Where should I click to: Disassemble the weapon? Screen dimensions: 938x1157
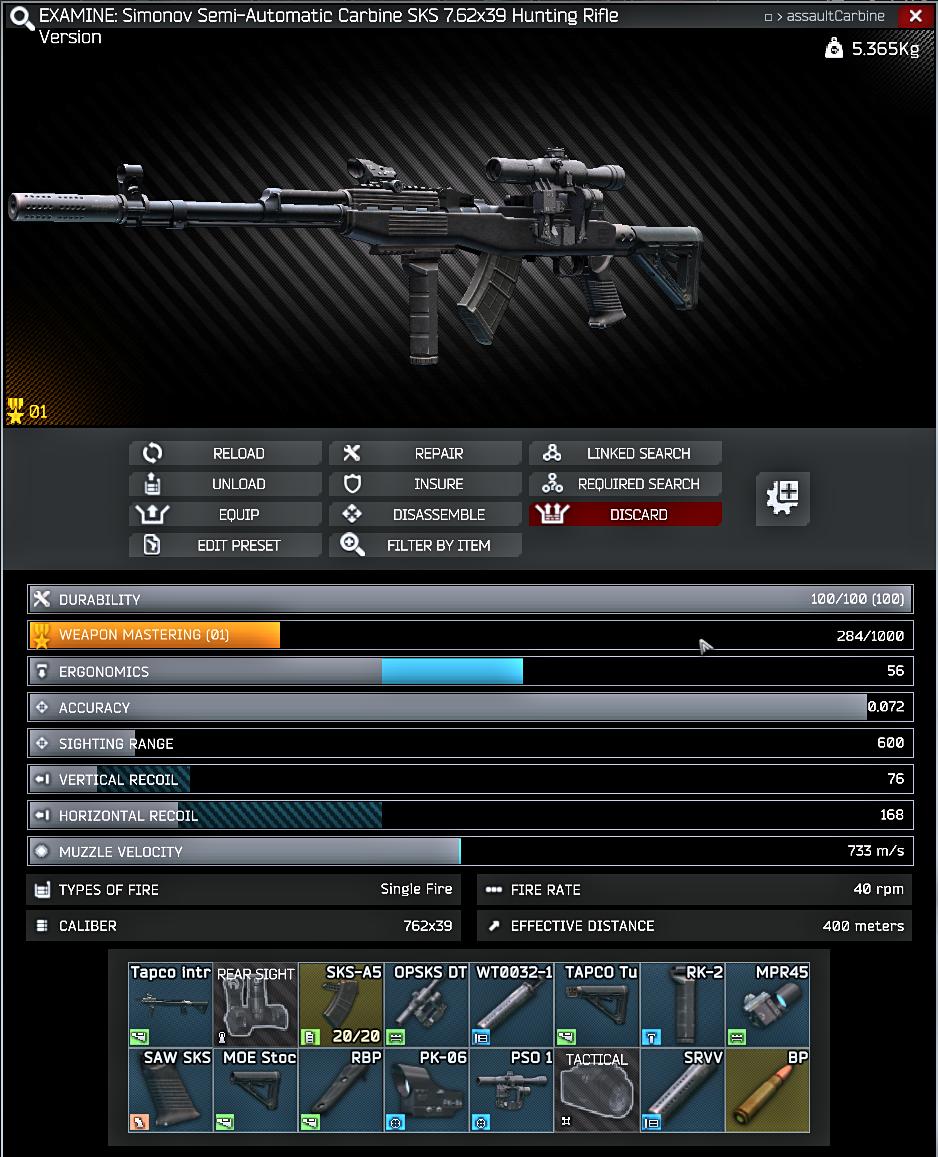[426, 515]
